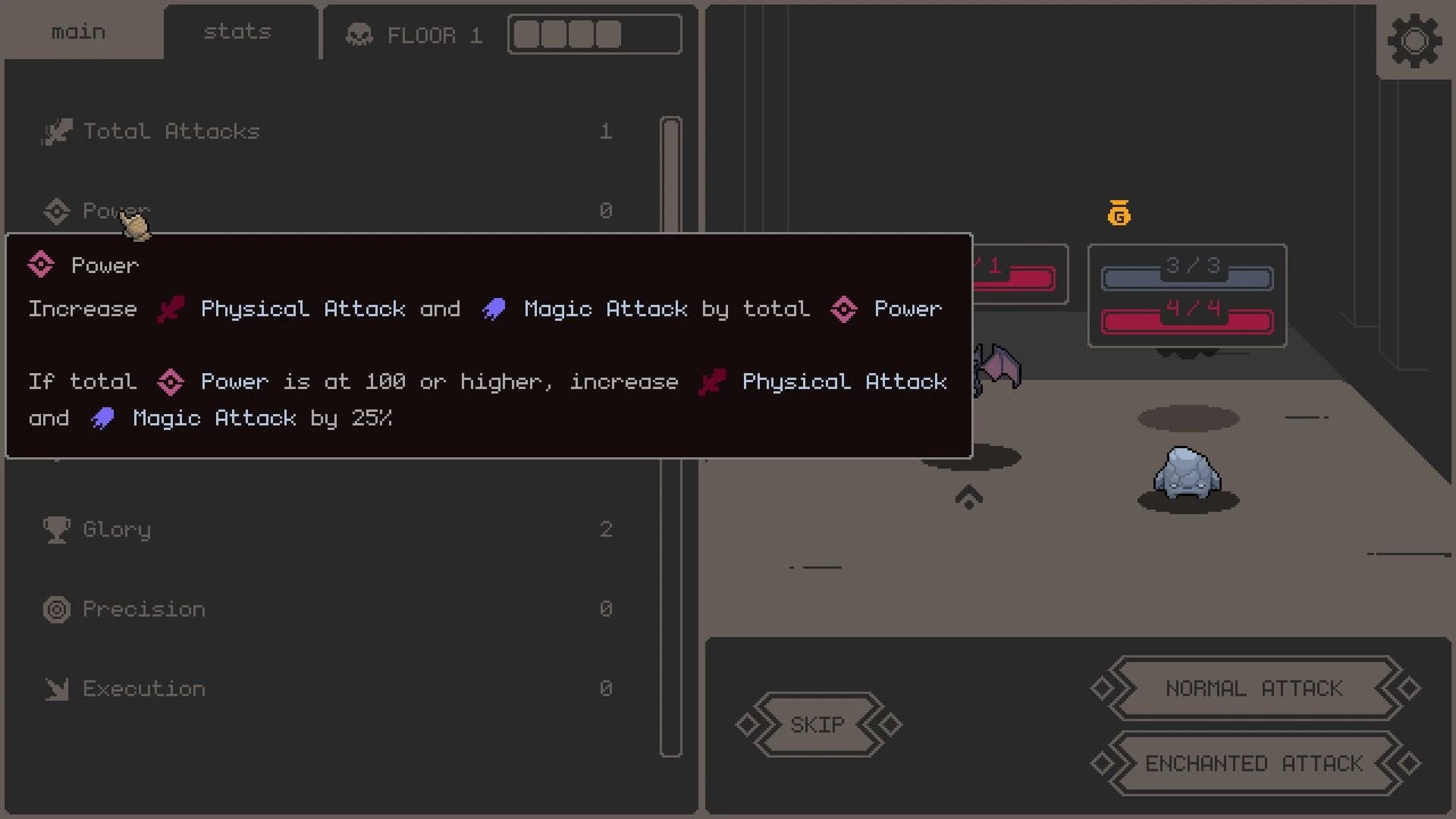Click the Total Attacks sword icon
The height and width of the screenshot is (819, 1456).
click(x=57, y=130)
